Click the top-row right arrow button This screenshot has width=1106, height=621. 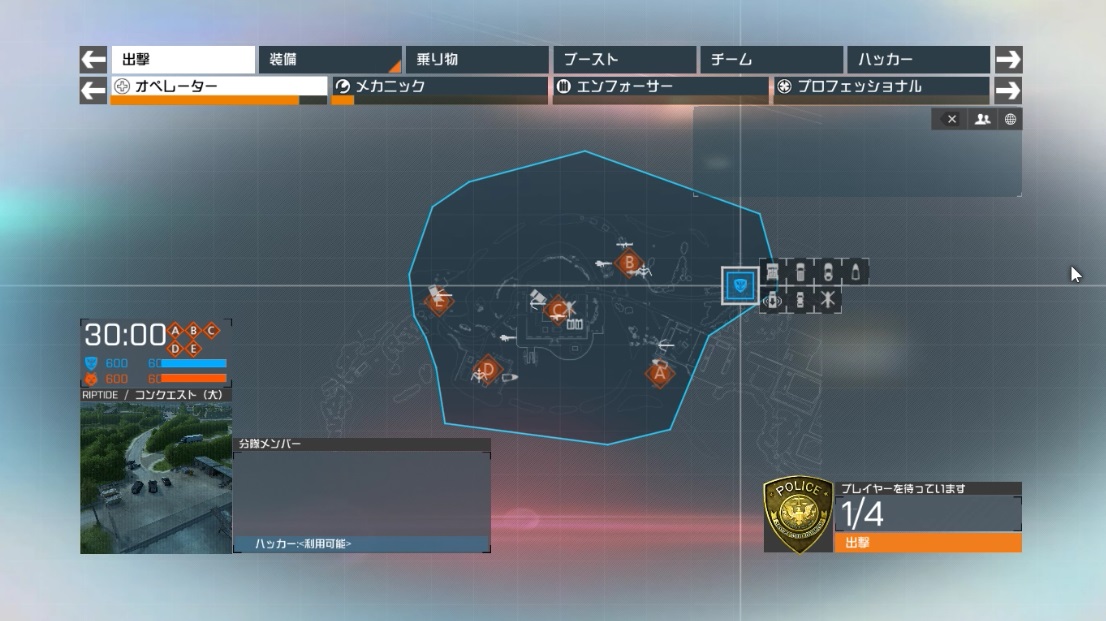[x=1008, y=60]
